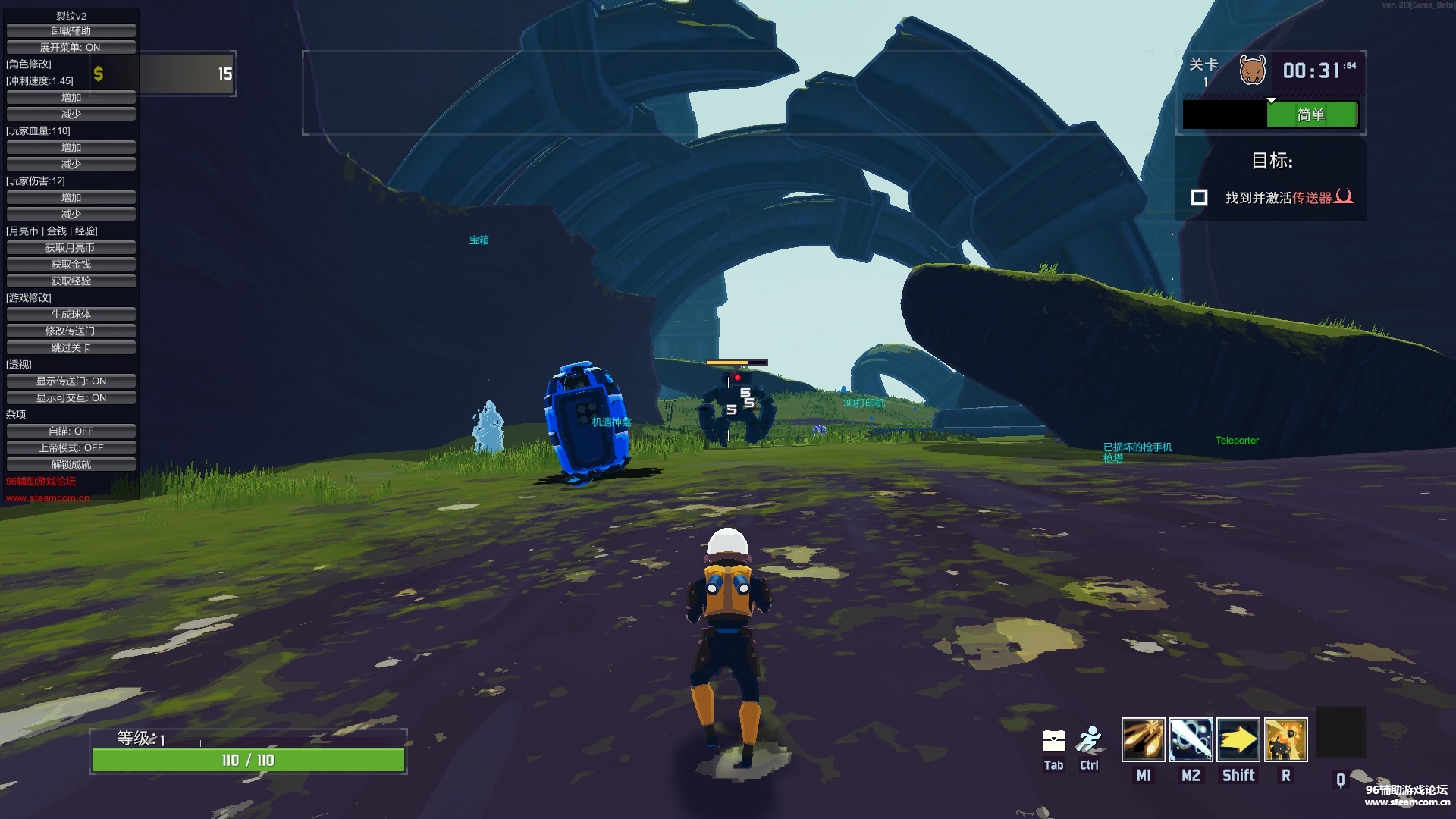Toggle the 显示传送门 show teleporter option

point(71,381)
